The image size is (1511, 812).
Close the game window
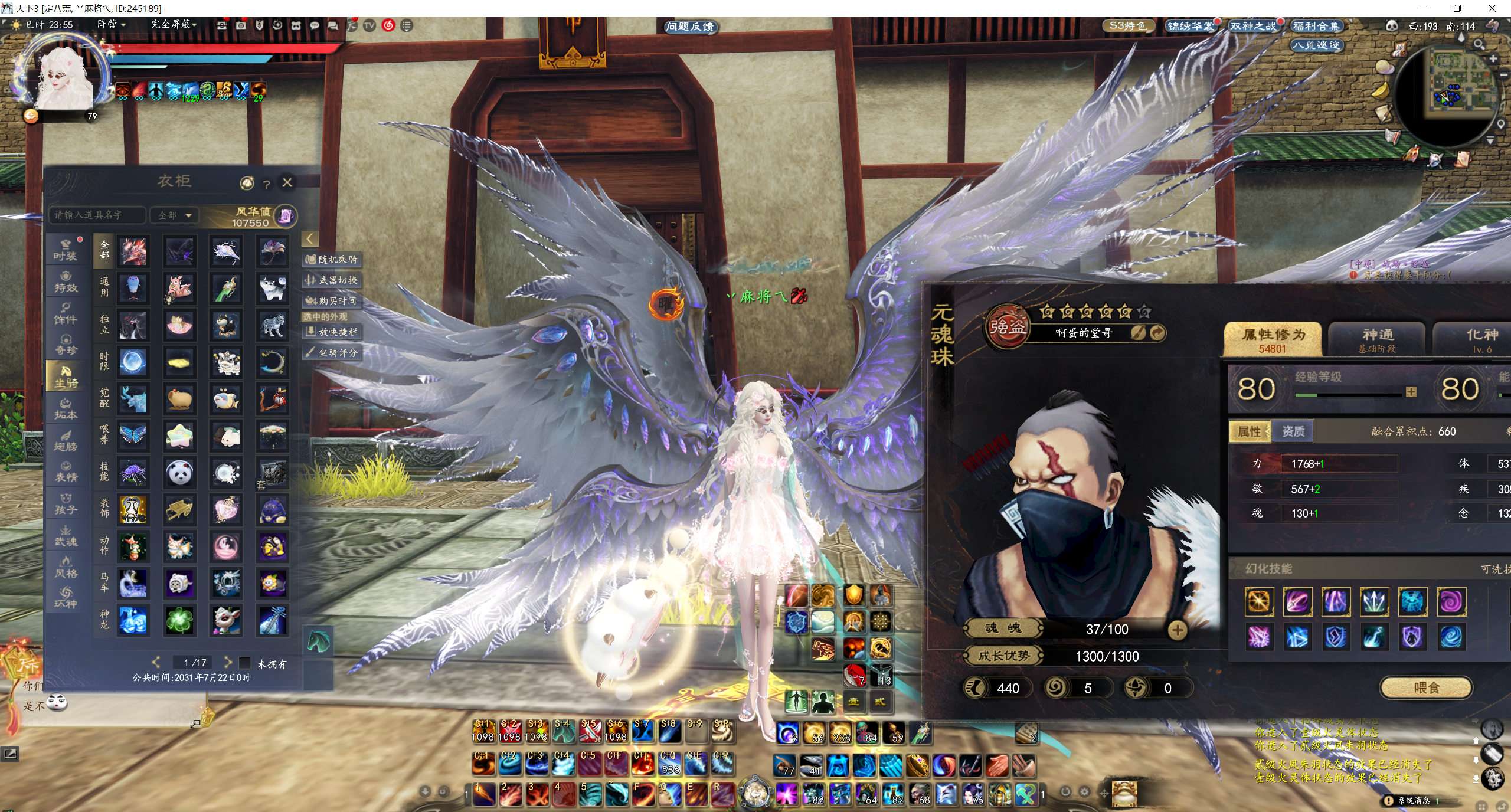1493,8
